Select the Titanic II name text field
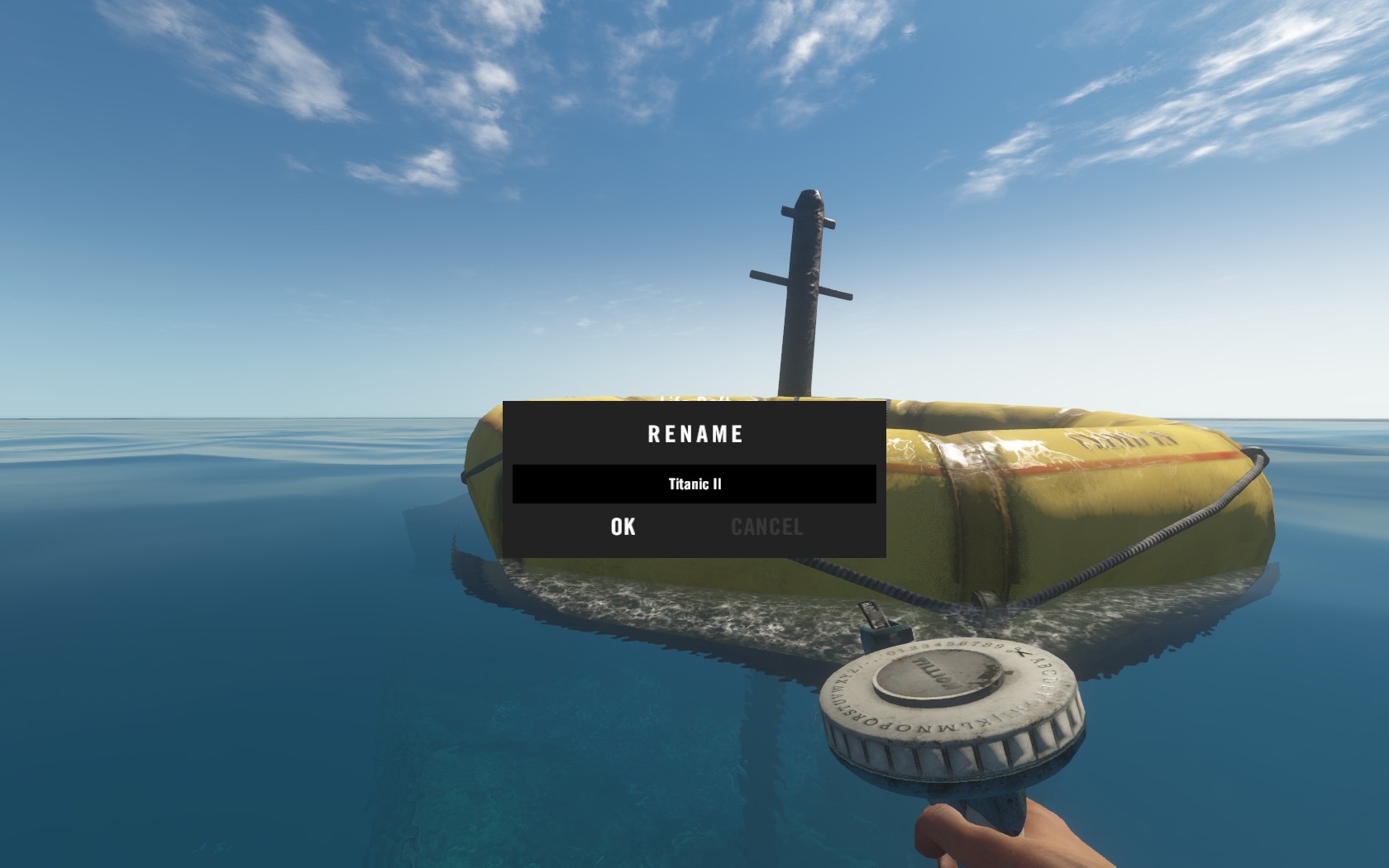 click(x=694, y=484)
